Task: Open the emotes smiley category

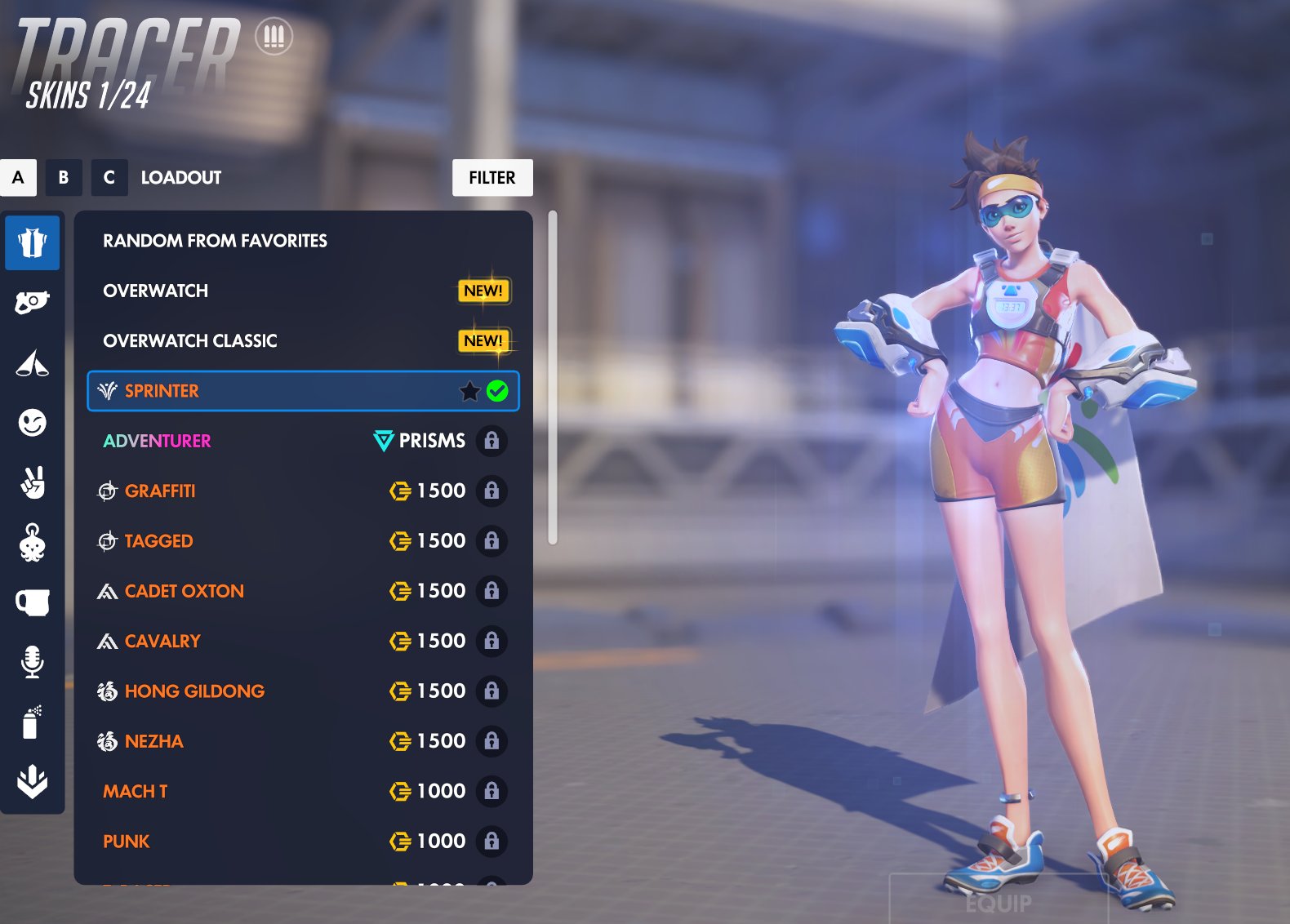Action: coord(32,423)
